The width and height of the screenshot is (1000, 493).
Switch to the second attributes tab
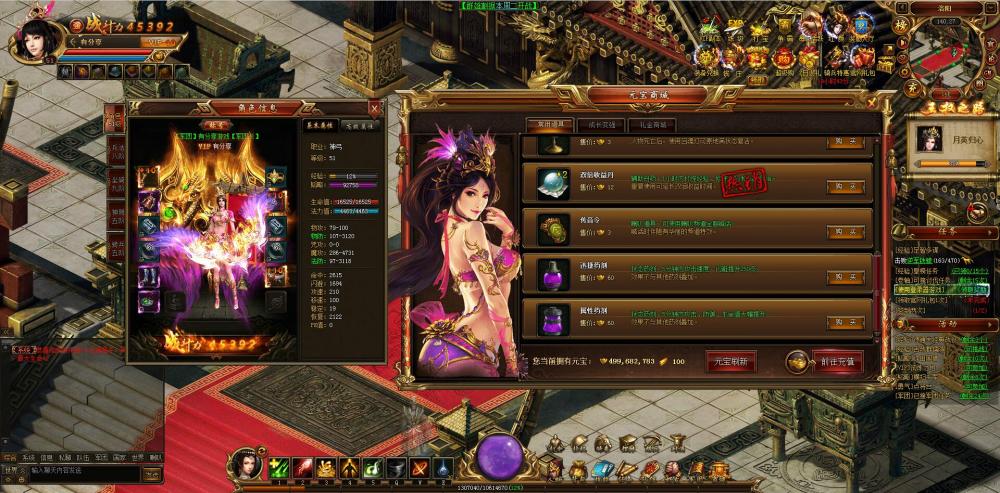point(358,125)
